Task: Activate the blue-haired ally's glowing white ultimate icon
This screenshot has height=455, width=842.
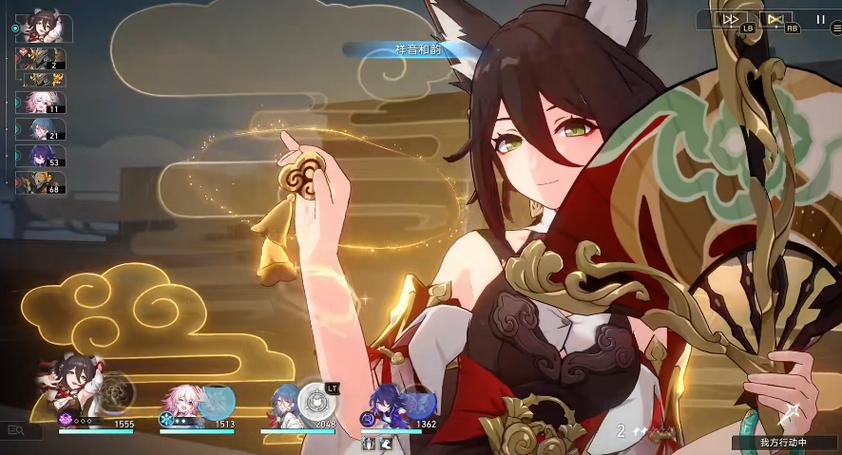Action: (x=317, y=400)
